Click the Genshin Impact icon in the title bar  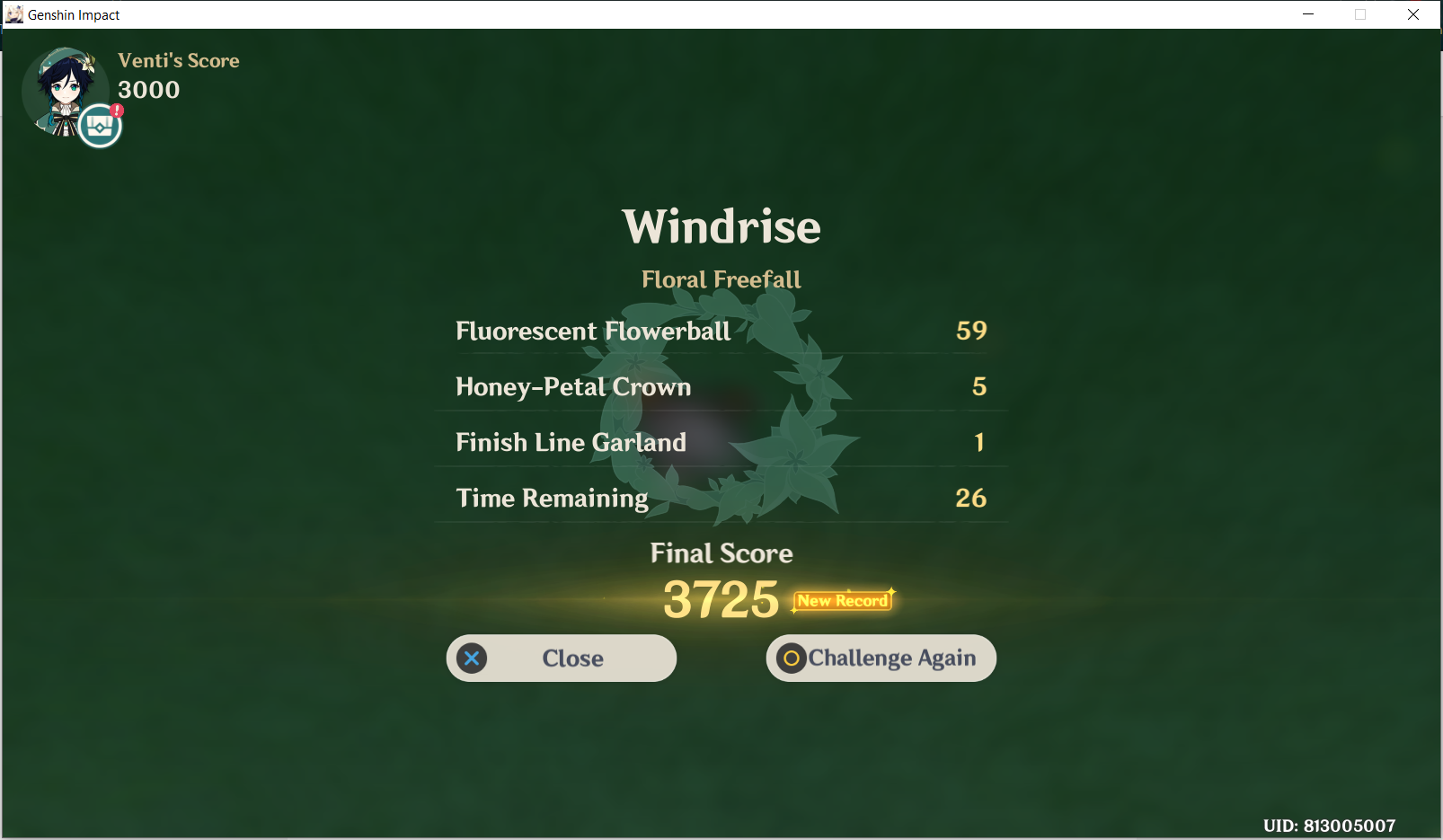click(13, 13)
